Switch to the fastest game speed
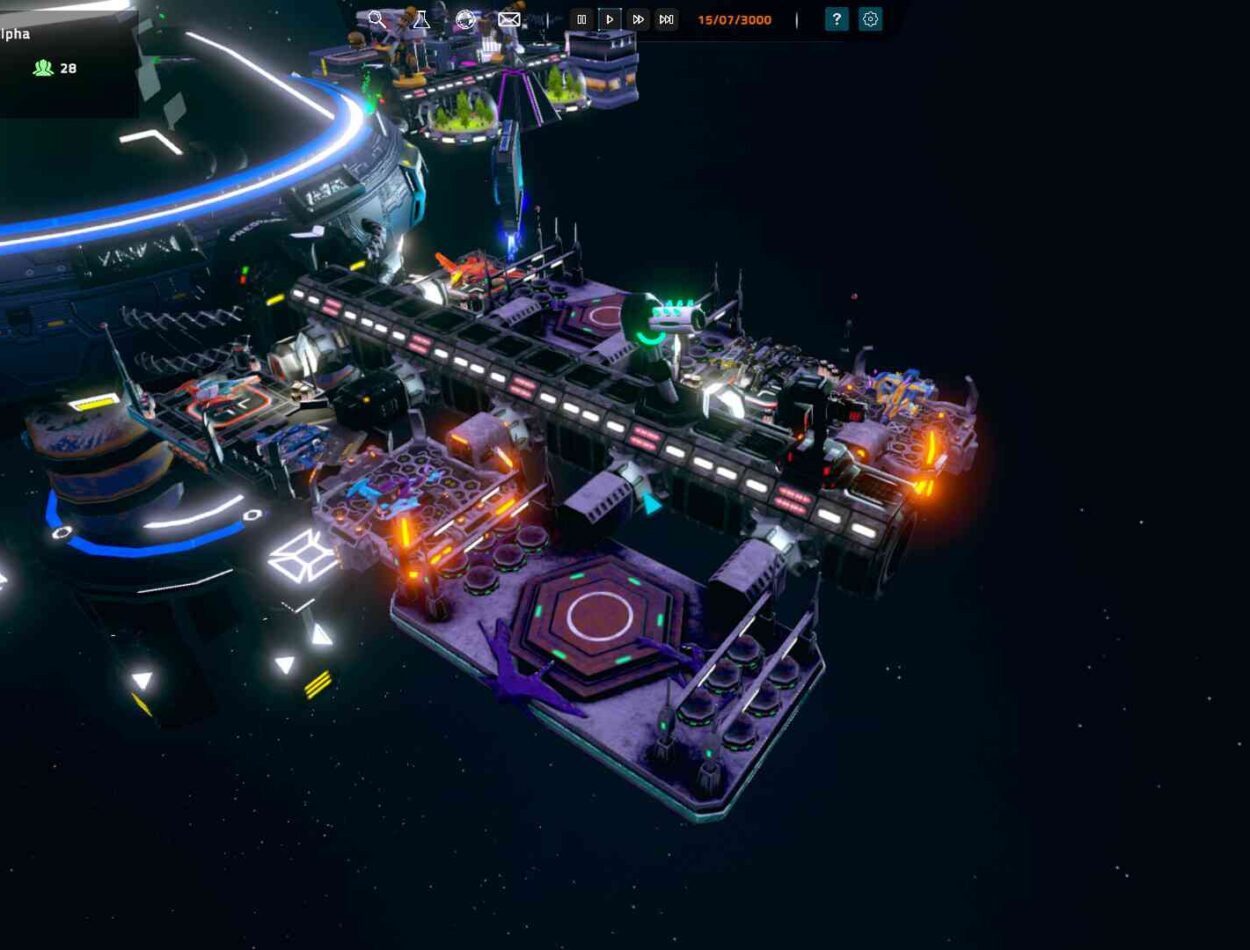 666,19
